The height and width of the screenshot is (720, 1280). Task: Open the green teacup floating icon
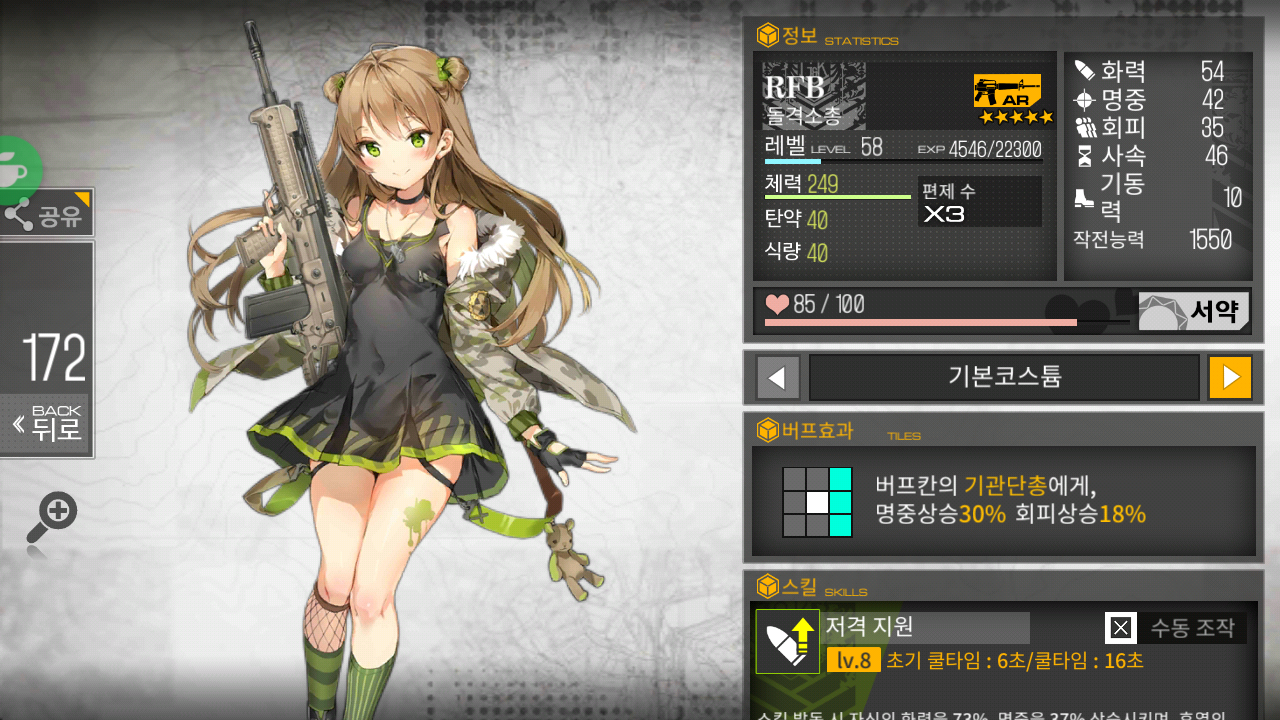point(15,168)
